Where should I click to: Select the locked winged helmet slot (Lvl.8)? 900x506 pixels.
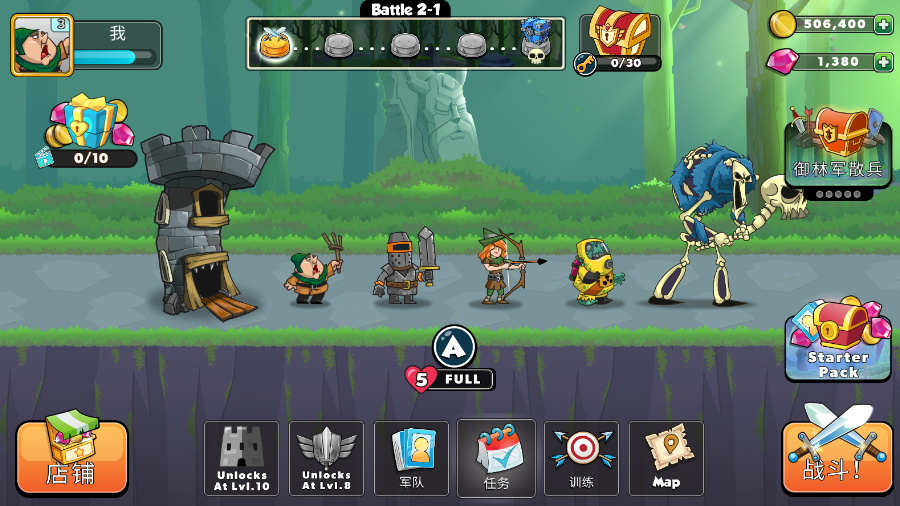(326, 458)
